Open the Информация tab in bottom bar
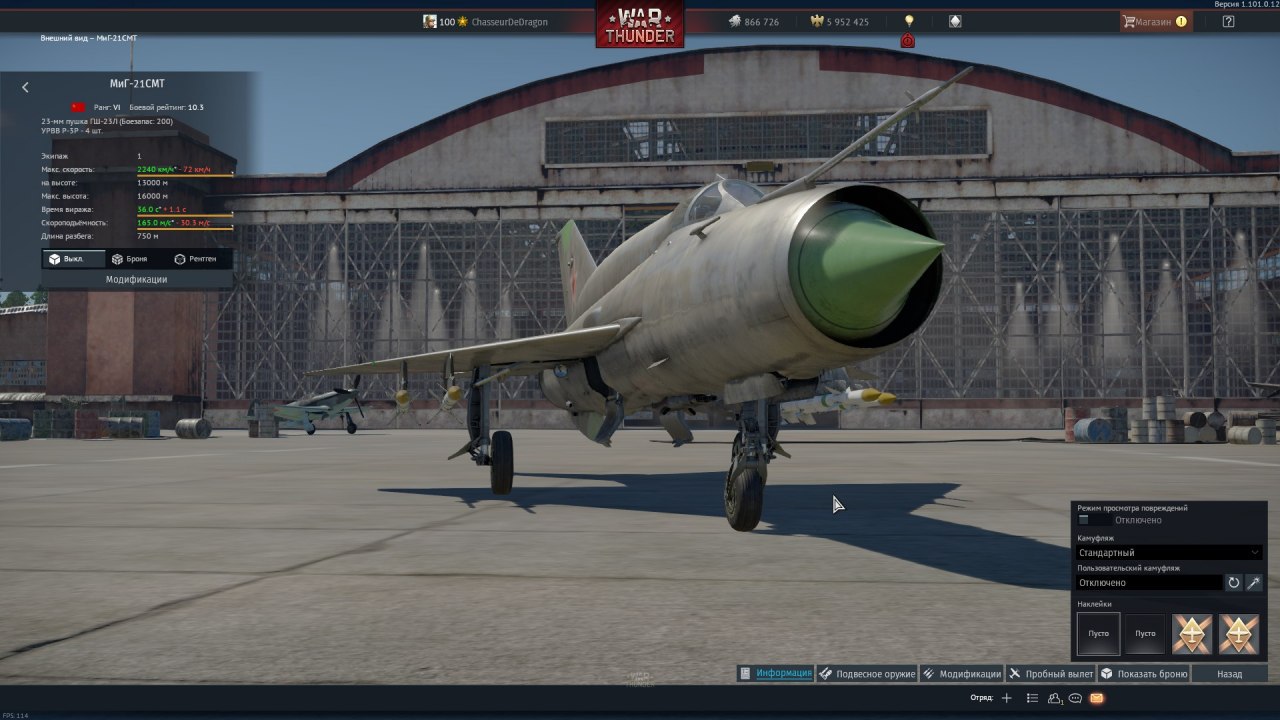1280x720 pixels. [776, 673]
